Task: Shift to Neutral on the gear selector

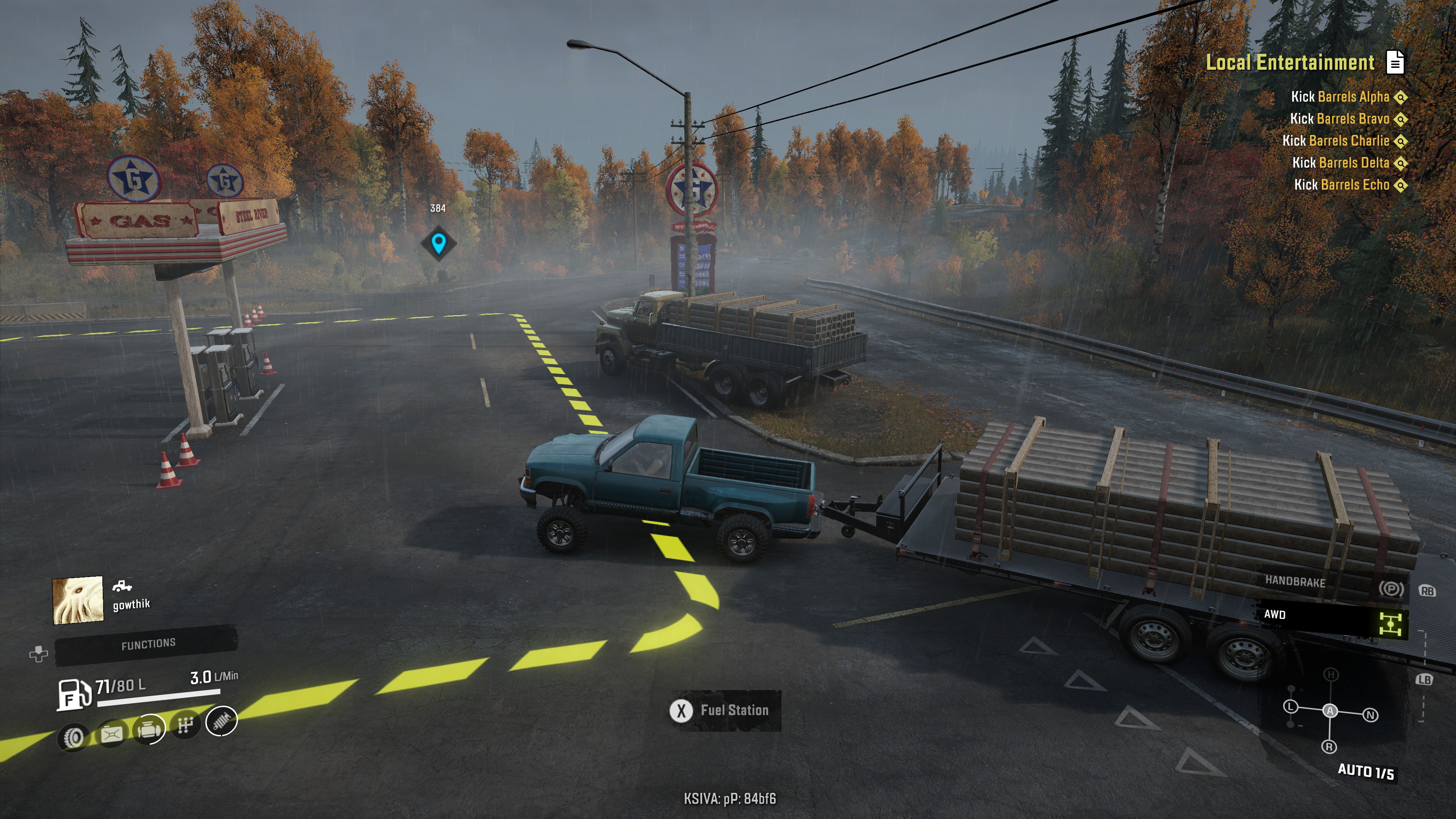Action: tap(1370, 715)
